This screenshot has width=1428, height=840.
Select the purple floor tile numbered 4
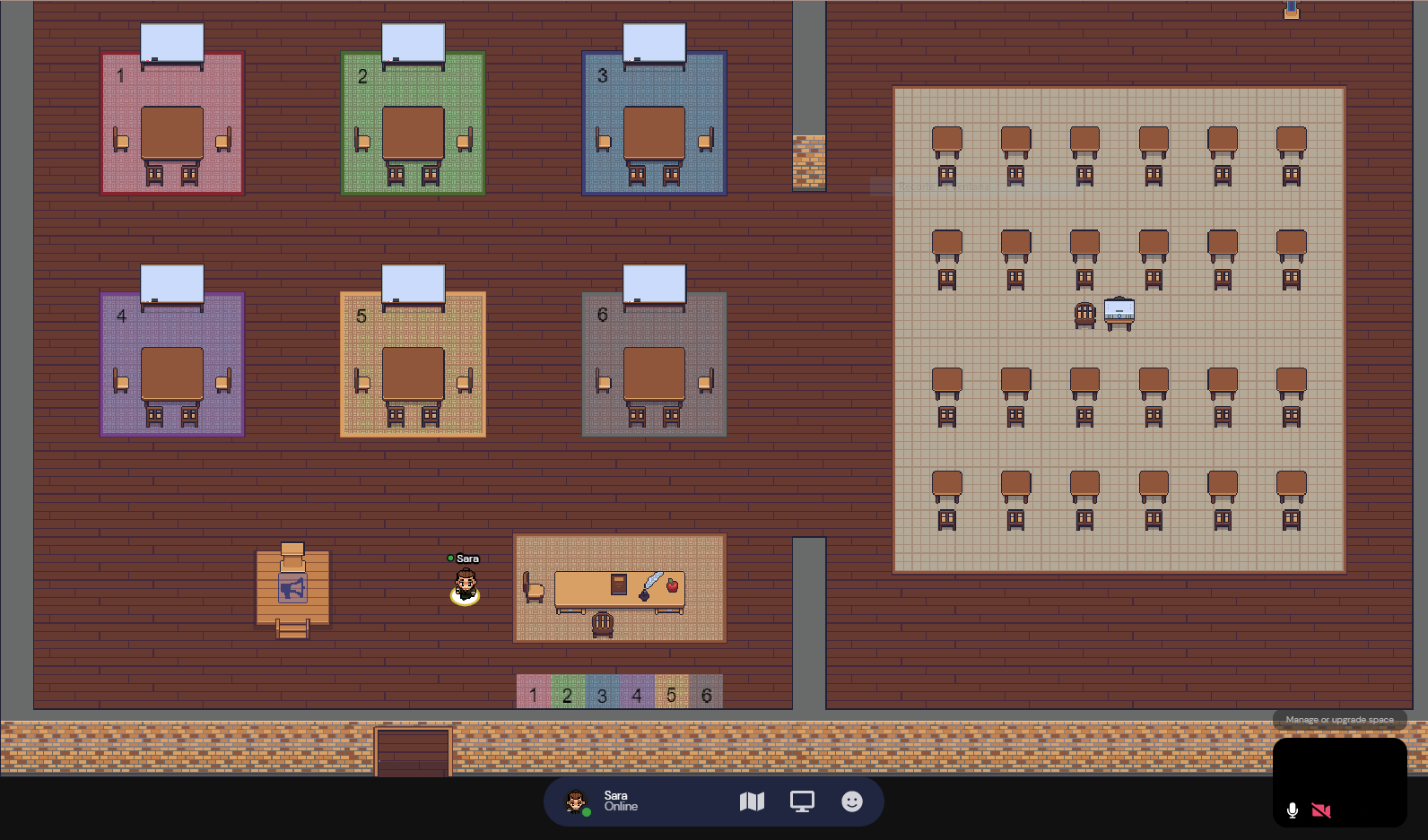point(636,693)
